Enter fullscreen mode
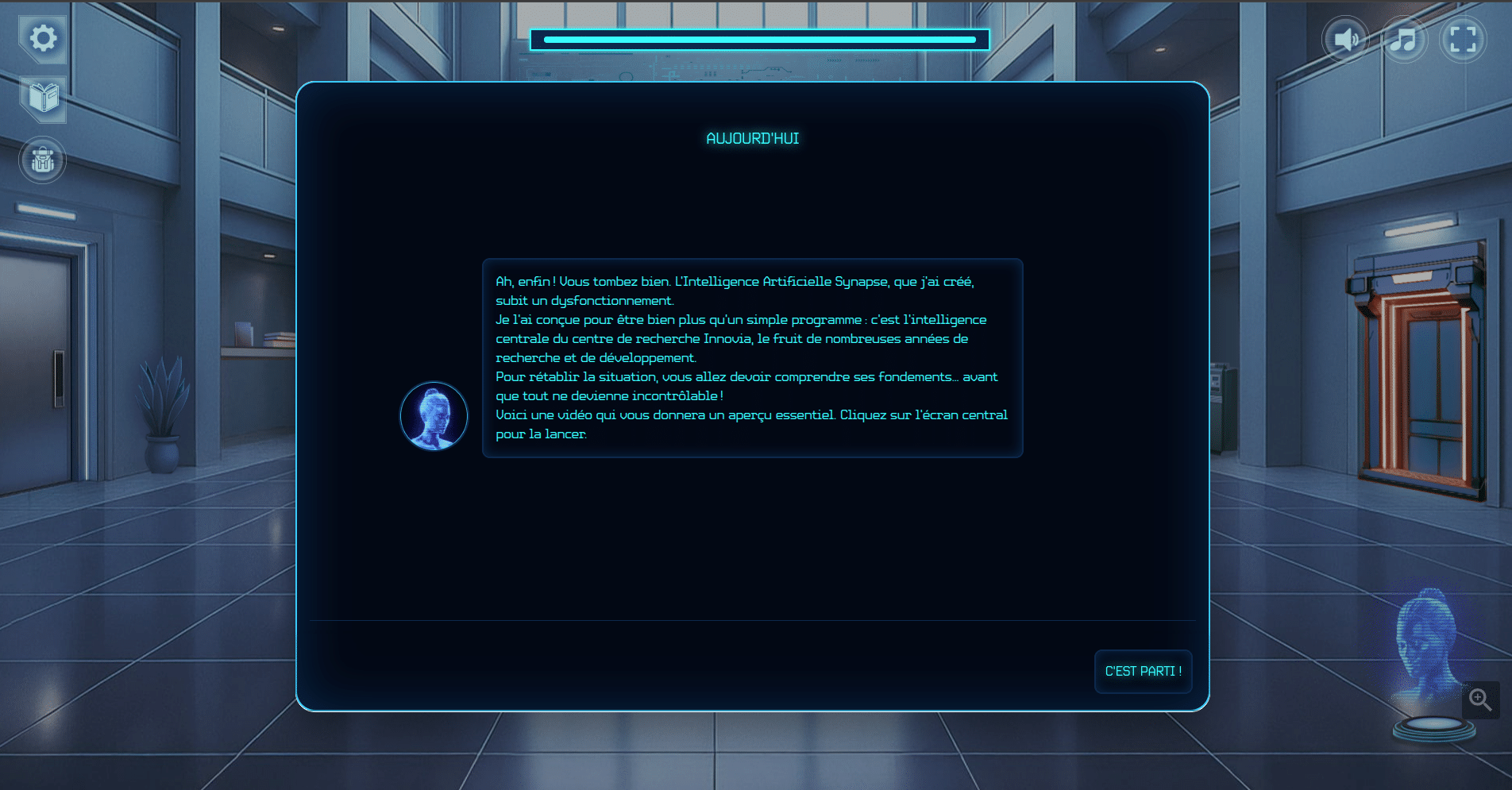 pyautogui.click(x=1463, y=40)
